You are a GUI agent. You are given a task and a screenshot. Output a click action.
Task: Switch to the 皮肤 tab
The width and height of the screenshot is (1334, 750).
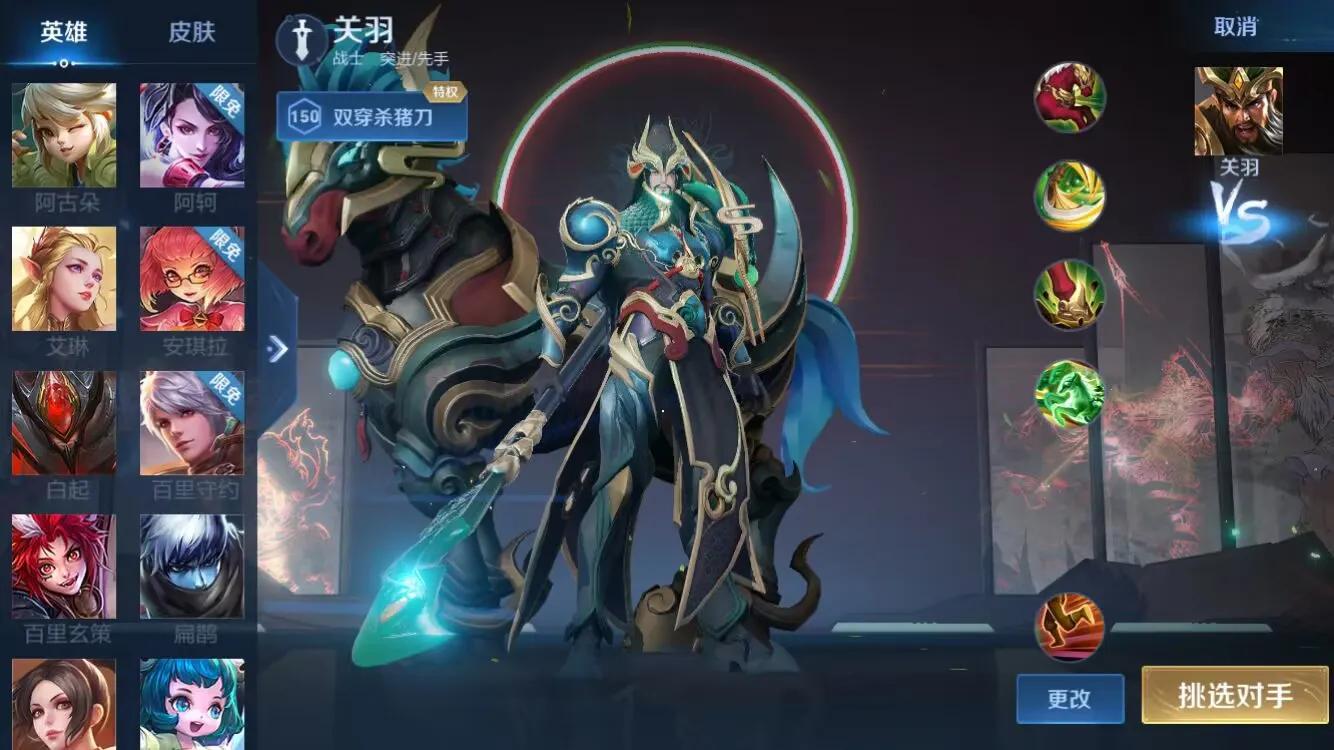(194, 32)
